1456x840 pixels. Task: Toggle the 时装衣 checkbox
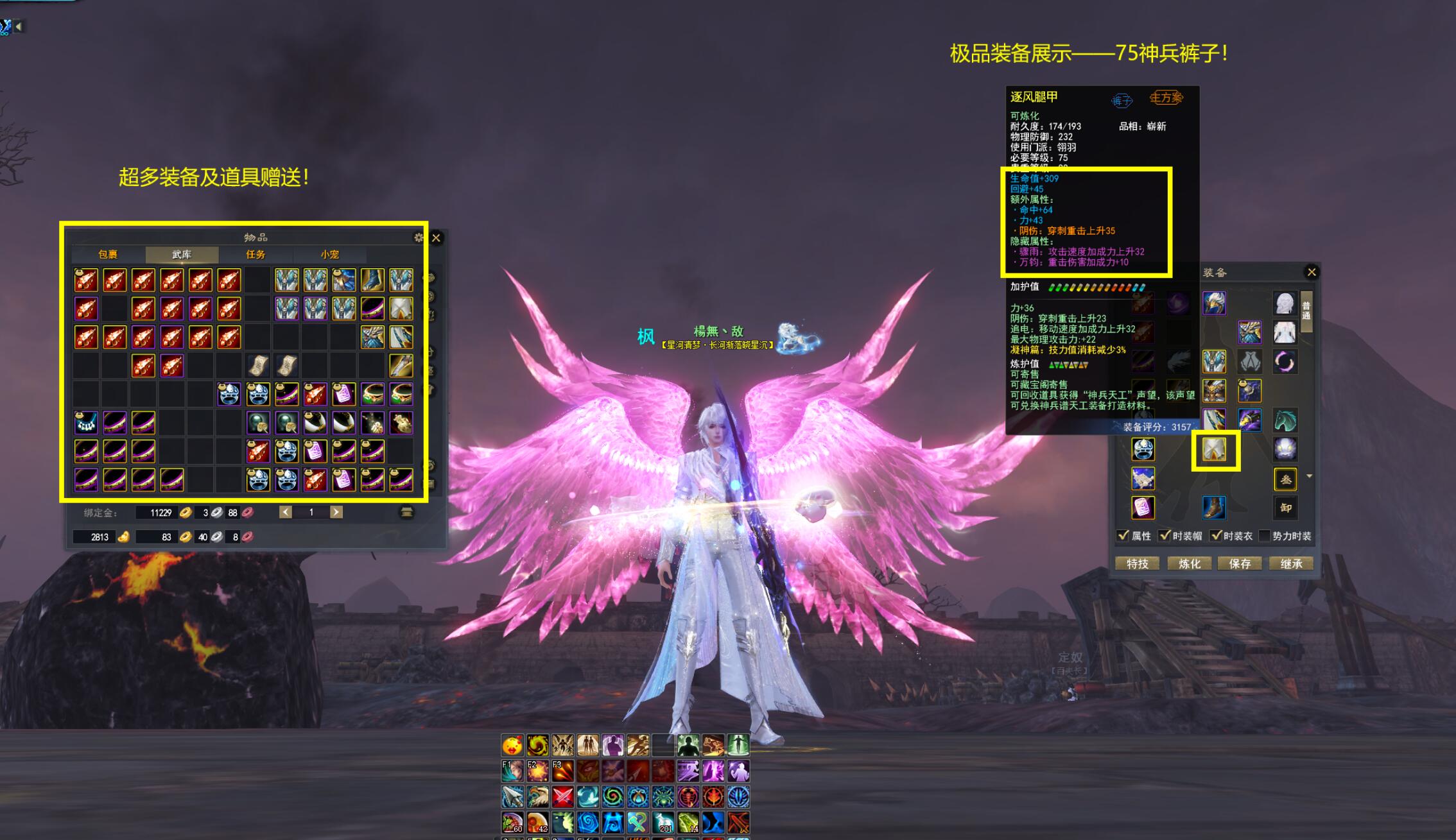(x=1215, y=536)
